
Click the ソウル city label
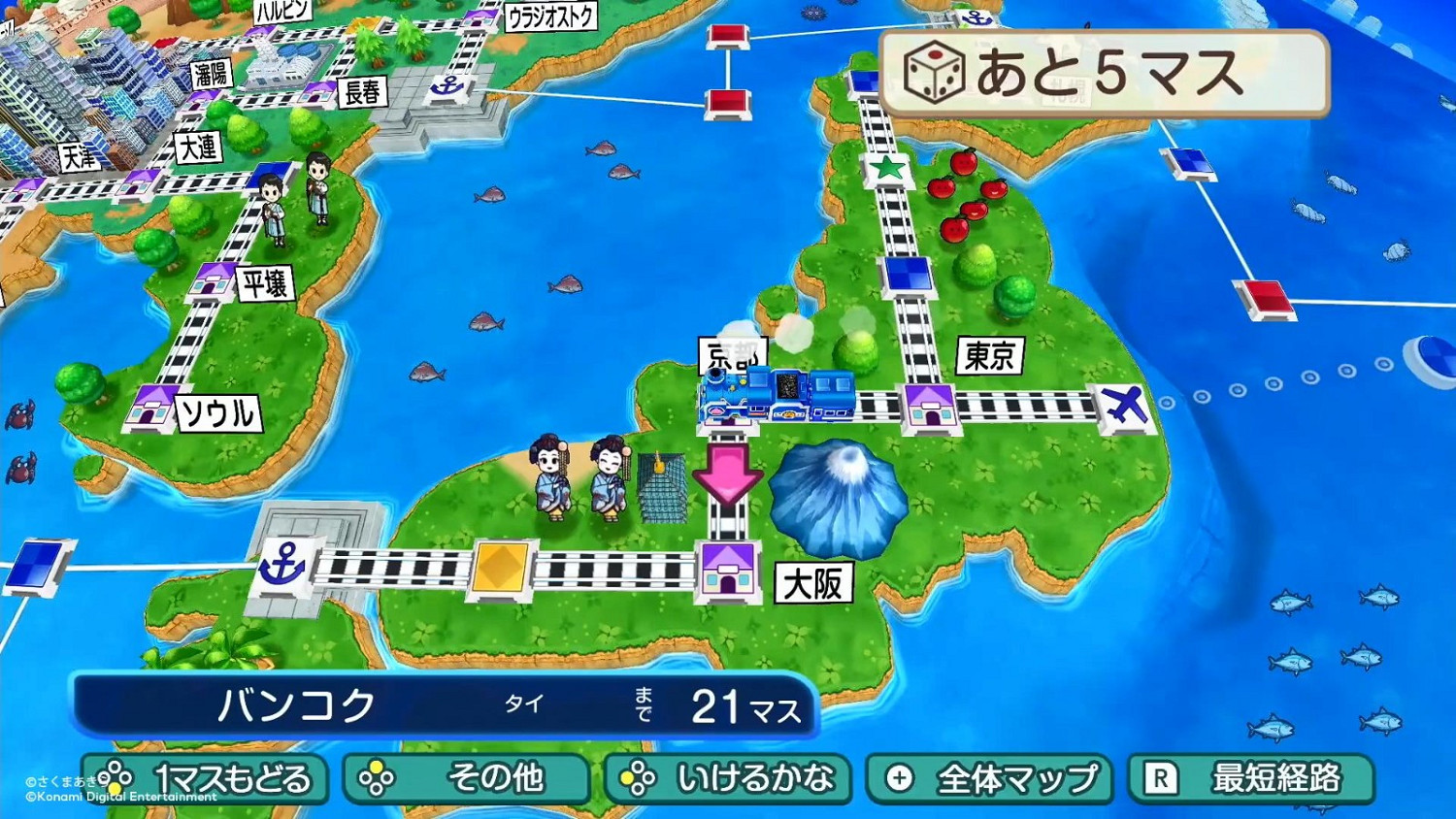click(218, 411)
